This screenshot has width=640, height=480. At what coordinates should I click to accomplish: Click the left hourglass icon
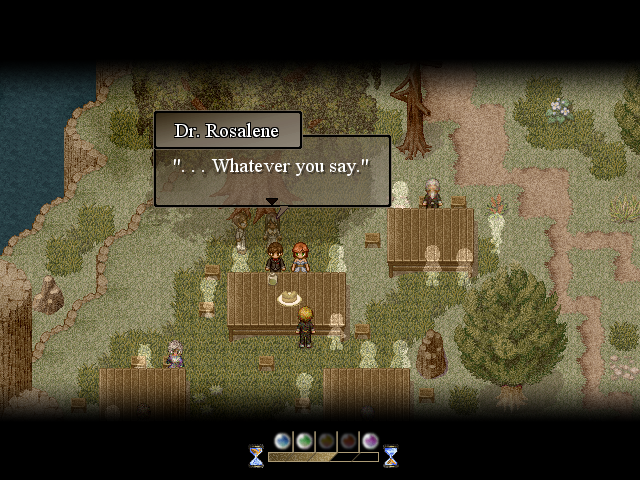256,456
